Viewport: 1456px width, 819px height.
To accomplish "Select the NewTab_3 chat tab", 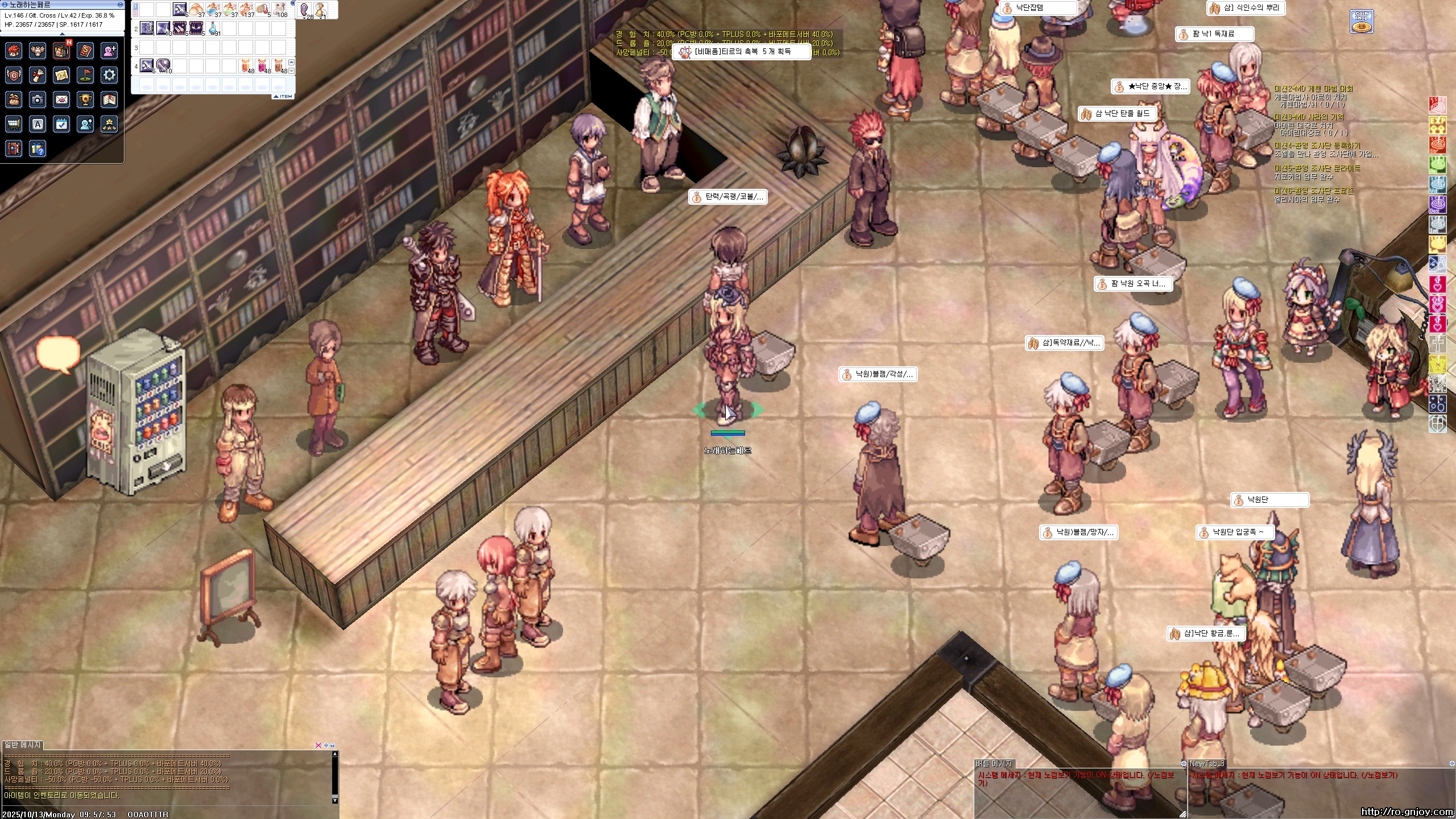I will click(1207, 764).
